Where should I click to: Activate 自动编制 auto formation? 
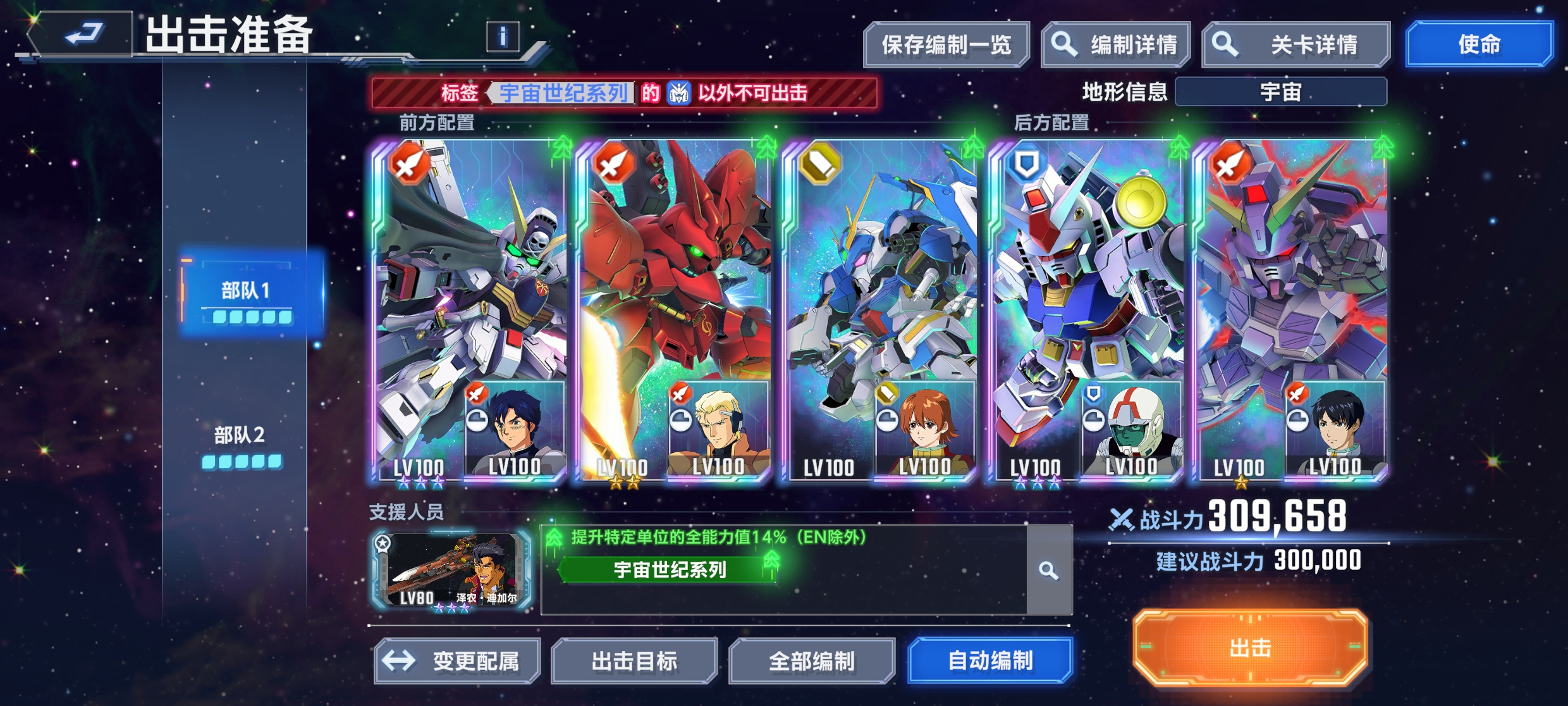(990, 661)
